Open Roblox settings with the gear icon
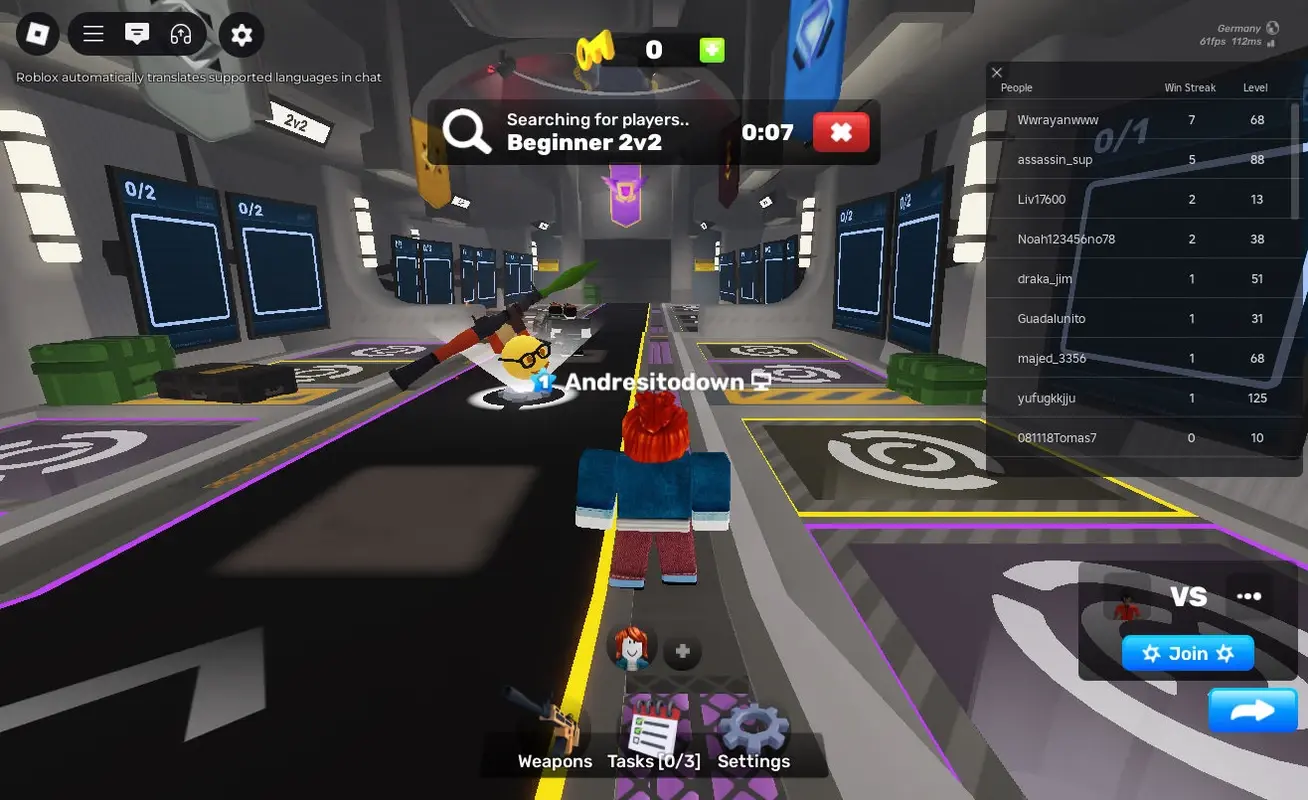 241,33
